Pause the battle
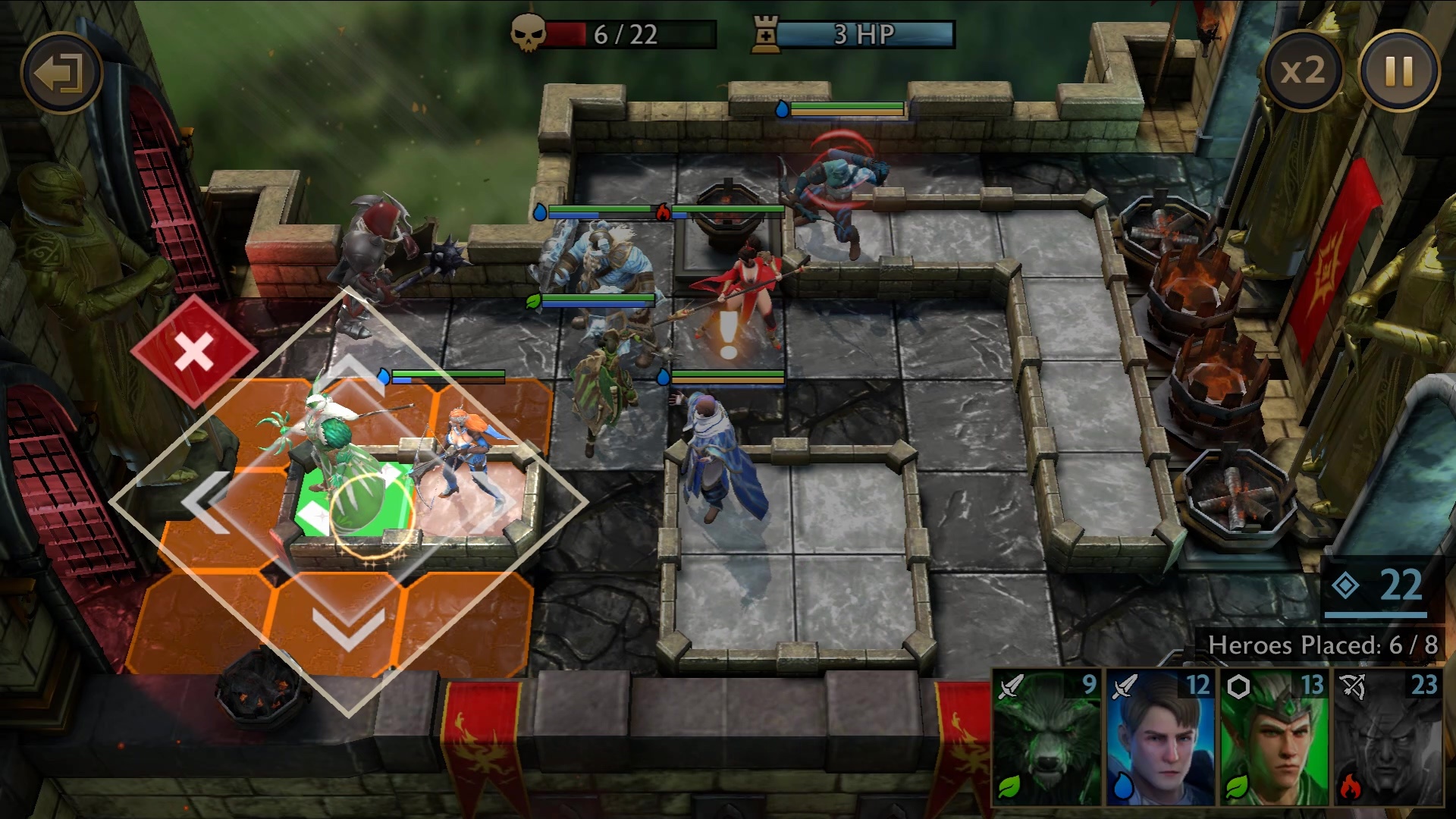The width and height of the screenshot is (1456, 819). (x=1398, y=71)
